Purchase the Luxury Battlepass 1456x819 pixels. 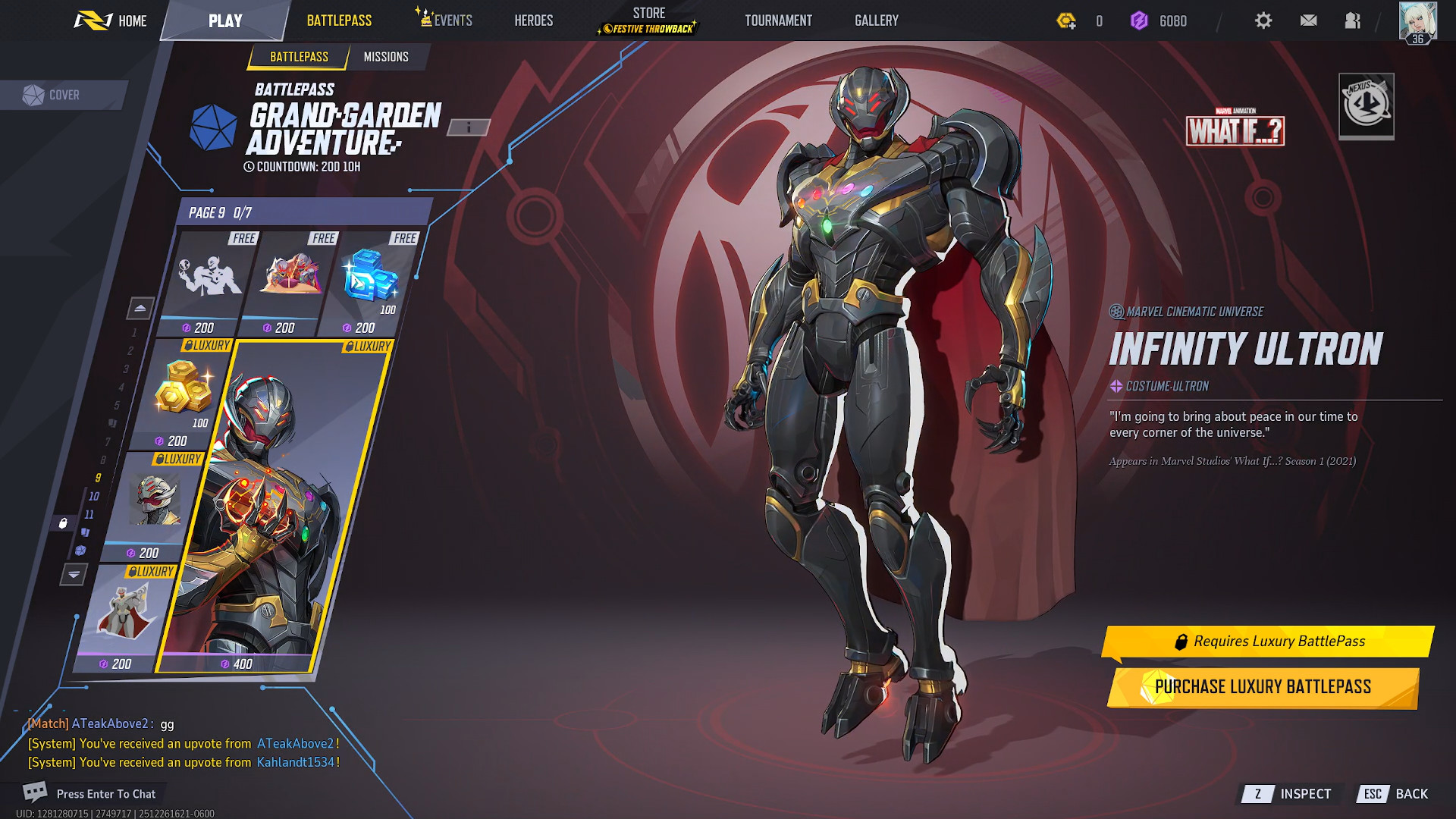point(1263,687)
